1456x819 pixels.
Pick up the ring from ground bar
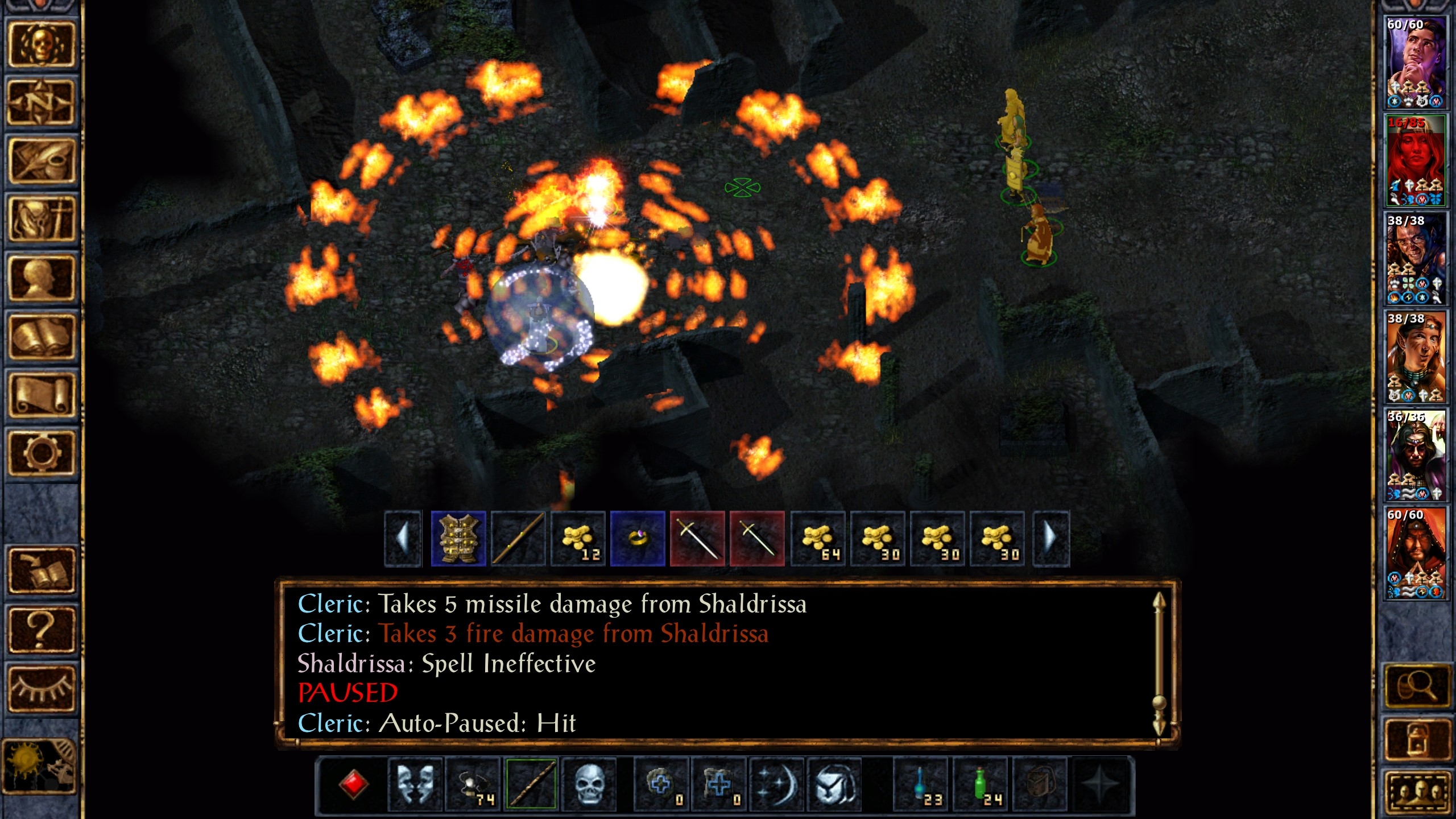point(638,539)
